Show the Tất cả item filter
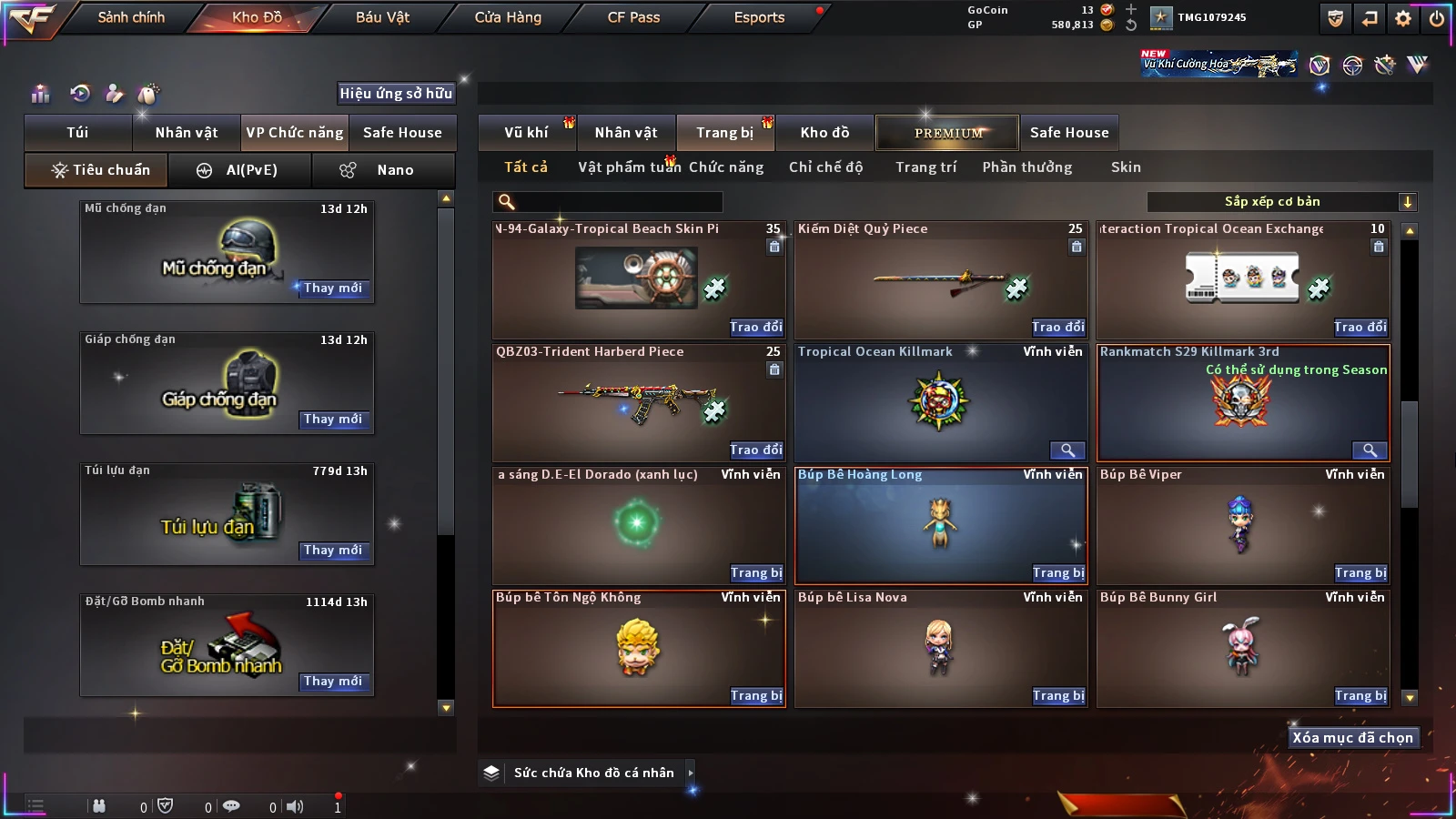1456x819 pixels. pos(526,167)
